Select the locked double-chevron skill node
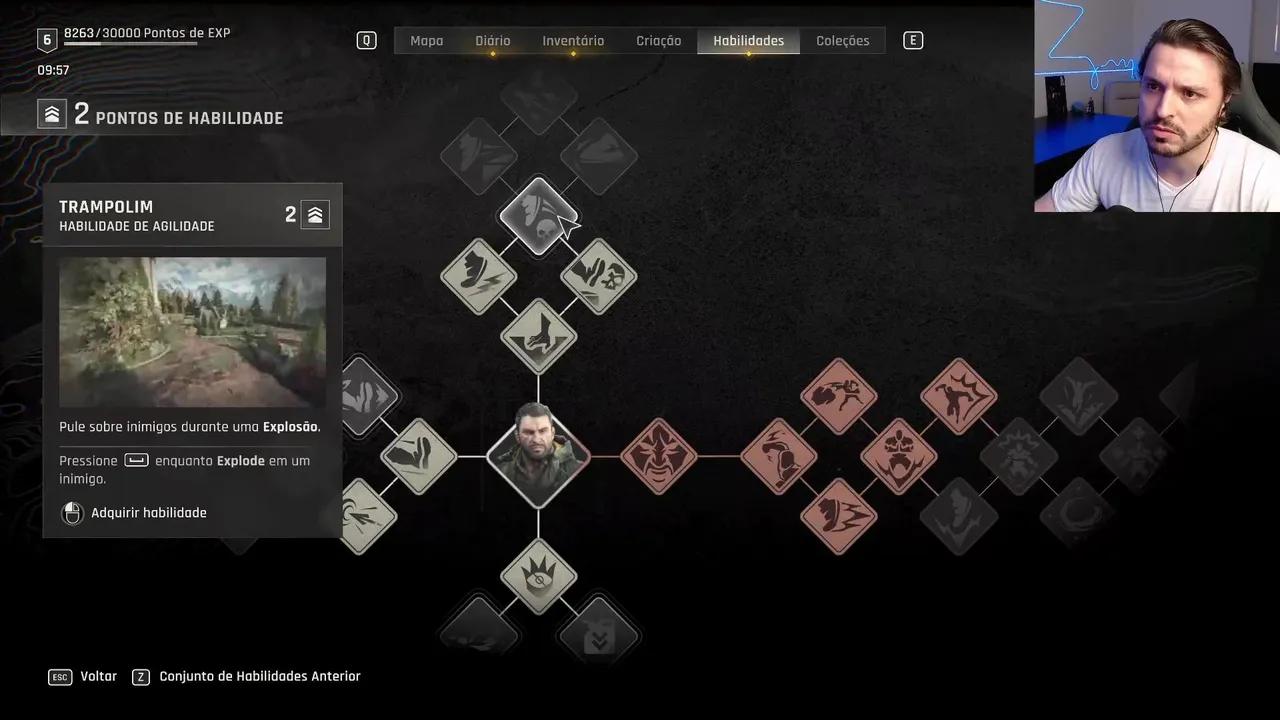 coord(599,636)
